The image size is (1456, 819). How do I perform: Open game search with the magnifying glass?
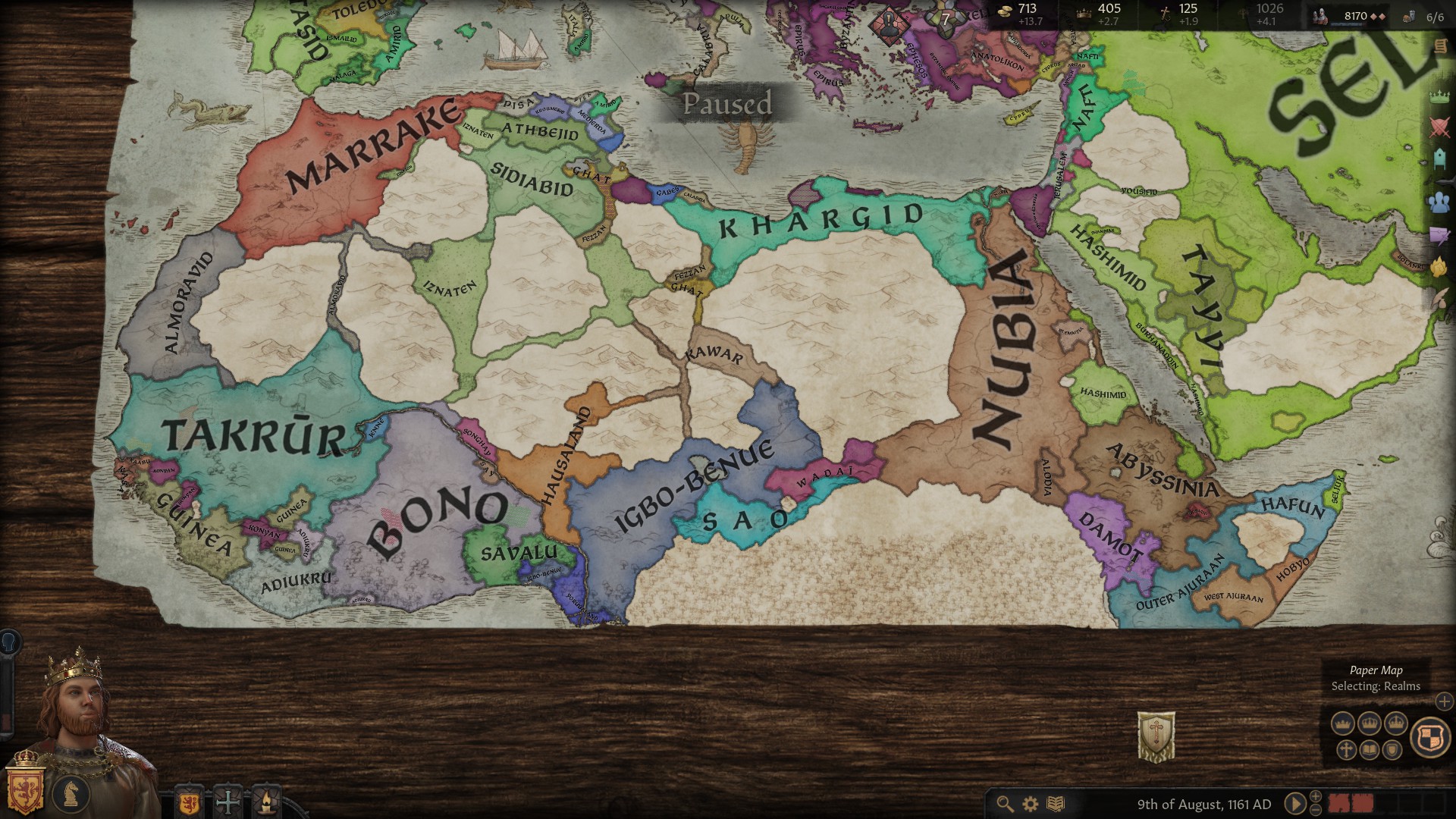tap(1005, 803)
